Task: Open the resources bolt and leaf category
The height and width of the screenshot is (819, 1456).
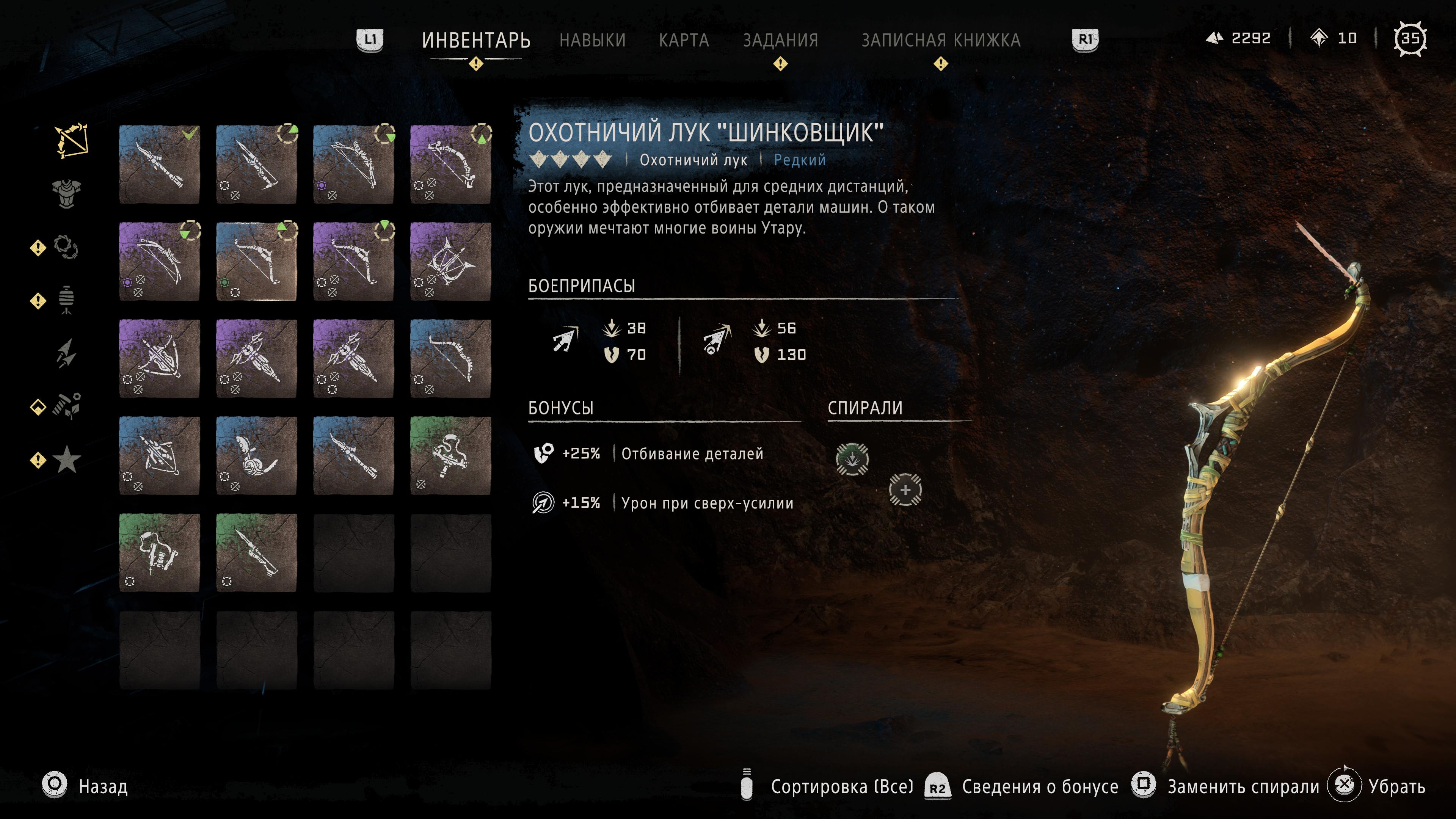Action: click(67, 406)
